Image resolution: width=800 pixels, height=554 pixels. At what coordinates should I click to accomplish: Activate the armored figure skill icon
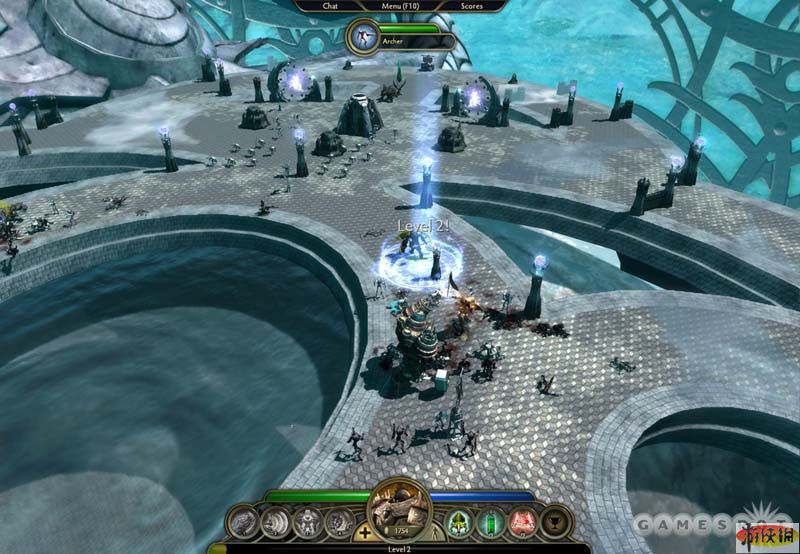[x=306, y=521]
